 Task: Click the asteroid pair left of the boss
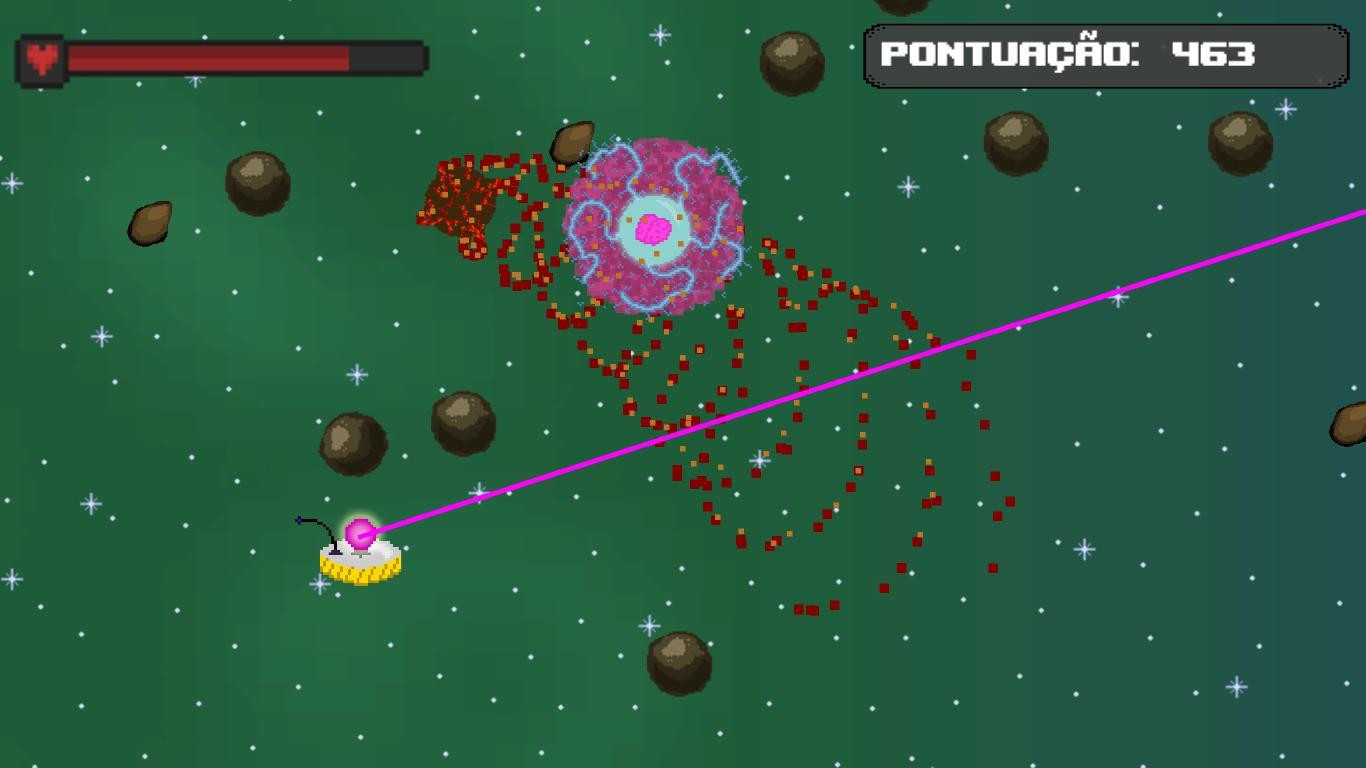(x=352, y=441)
